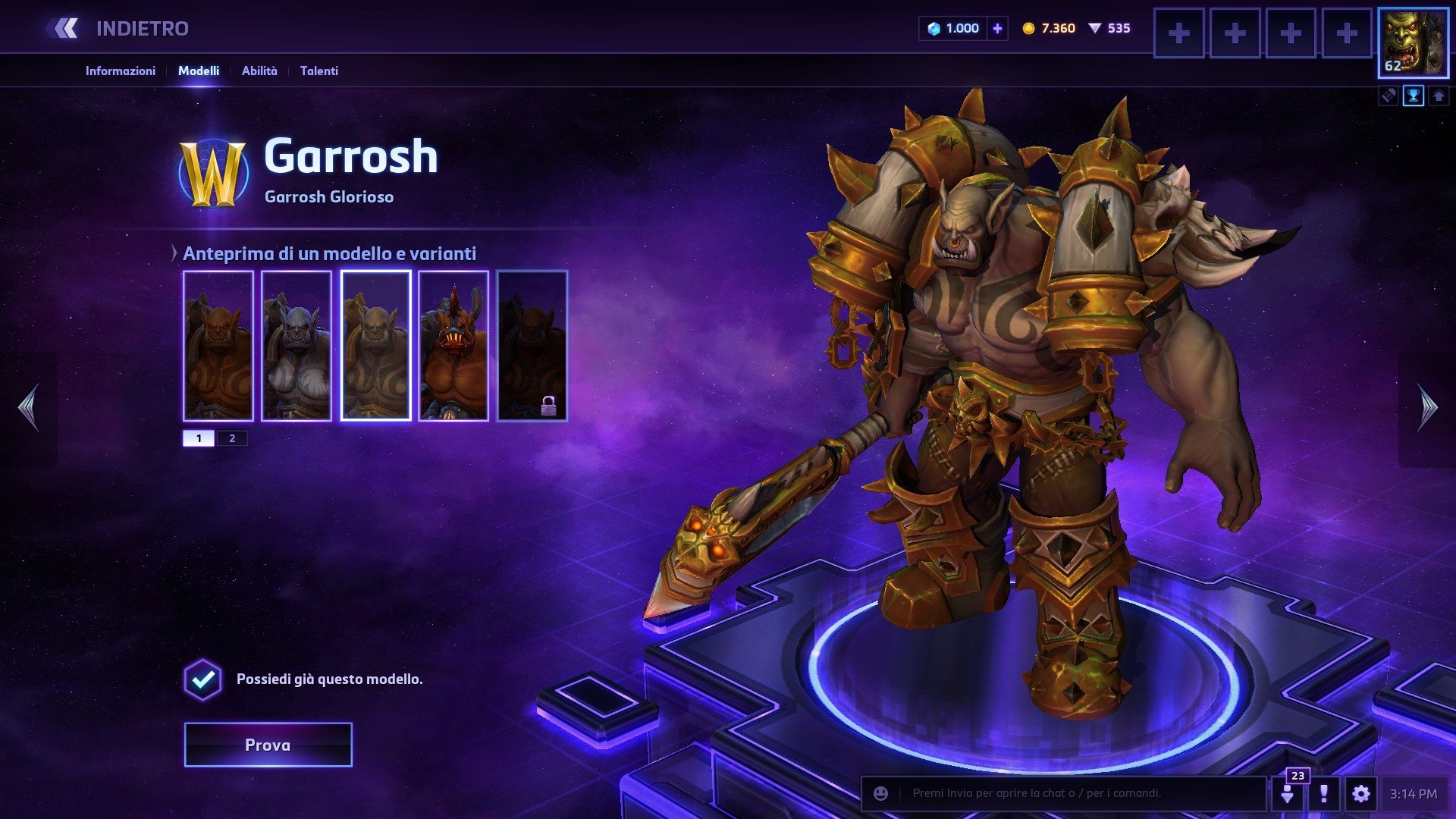Open the chat emoji picker
1456x819 pixels.
pyautogui.click(x=880, y=793)
